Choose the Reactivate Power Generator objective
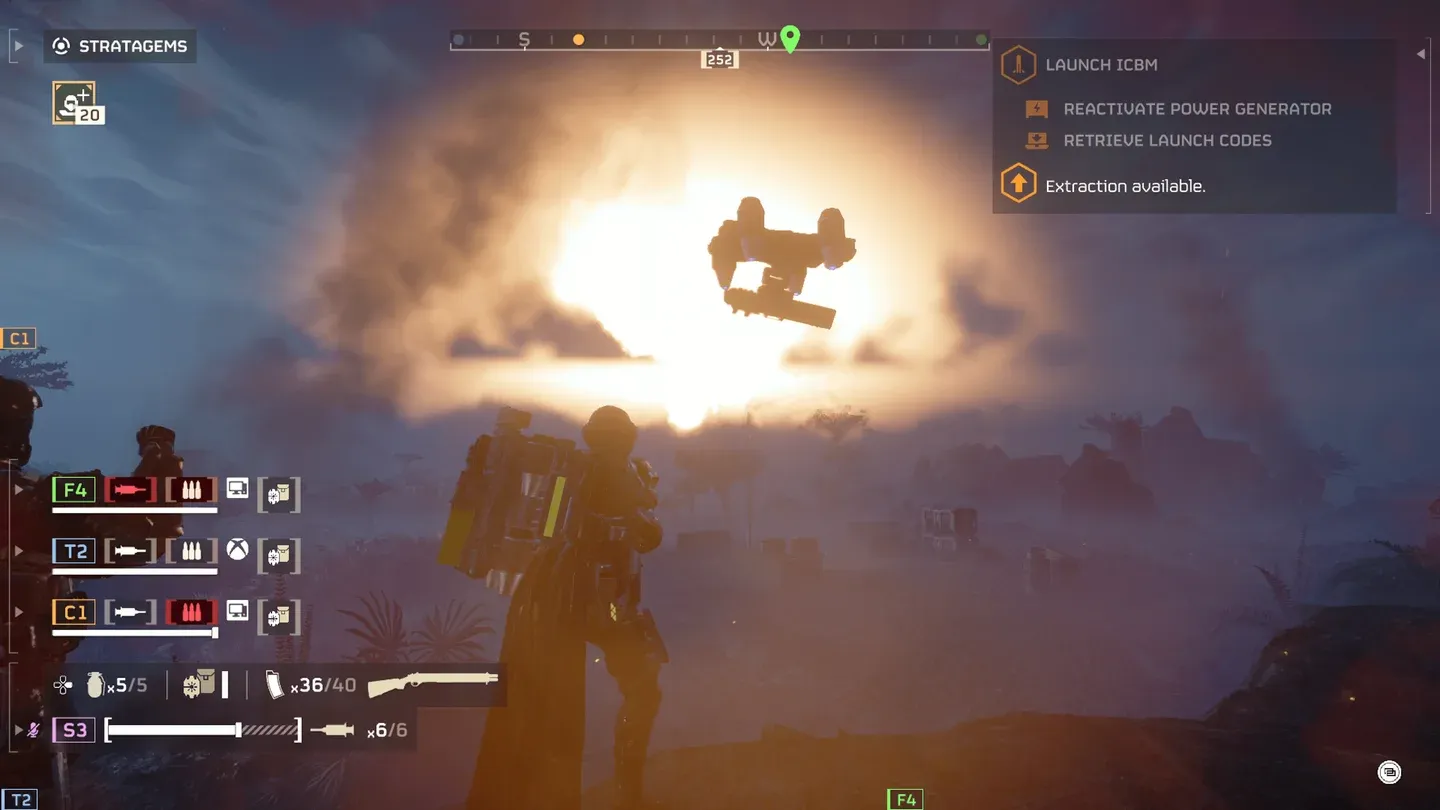Screen dimensions: 1440x810 pyautogui.click(x=1197, y=109)
